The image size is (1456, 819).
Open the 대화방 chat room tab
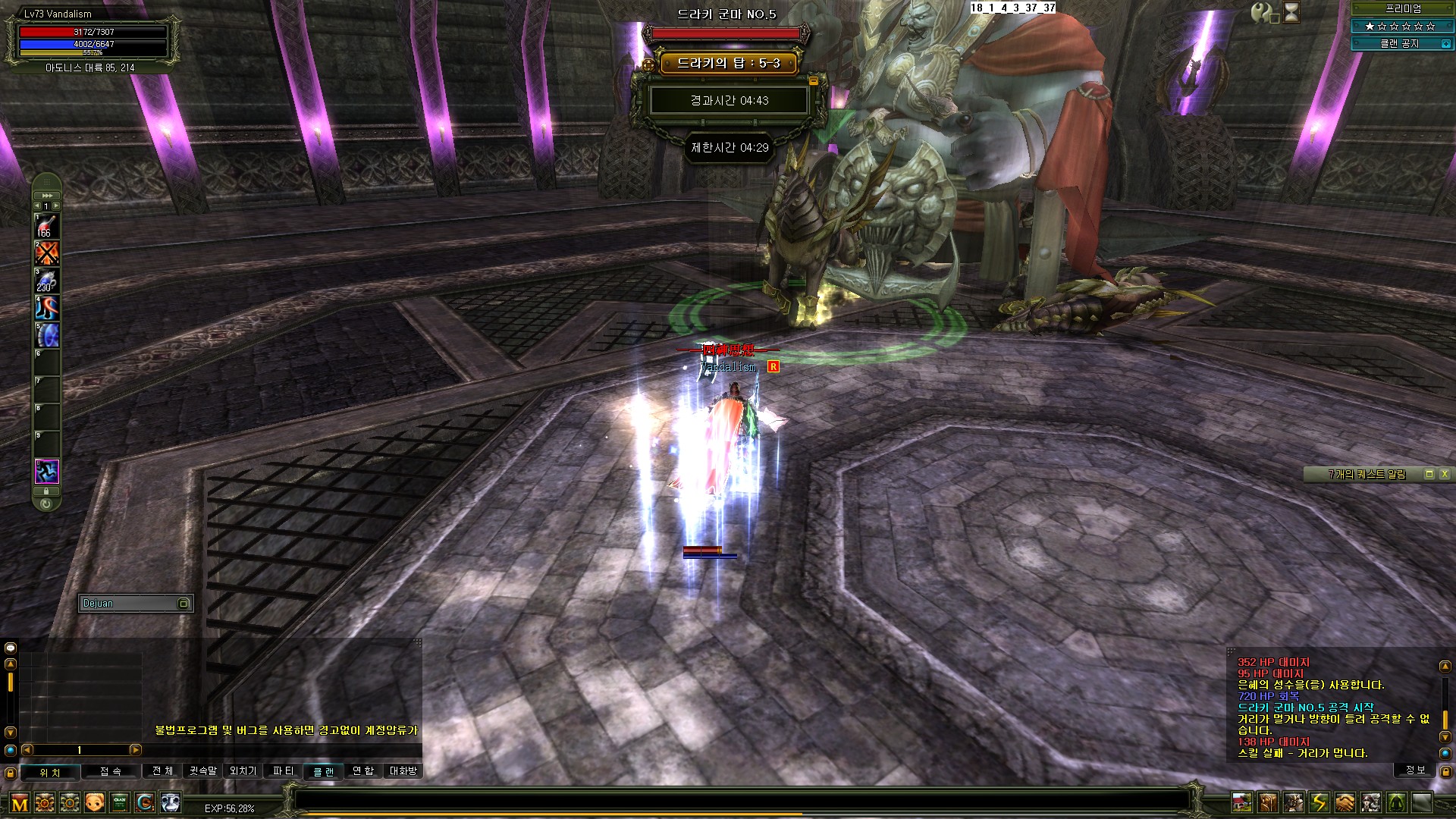point(403,771)
